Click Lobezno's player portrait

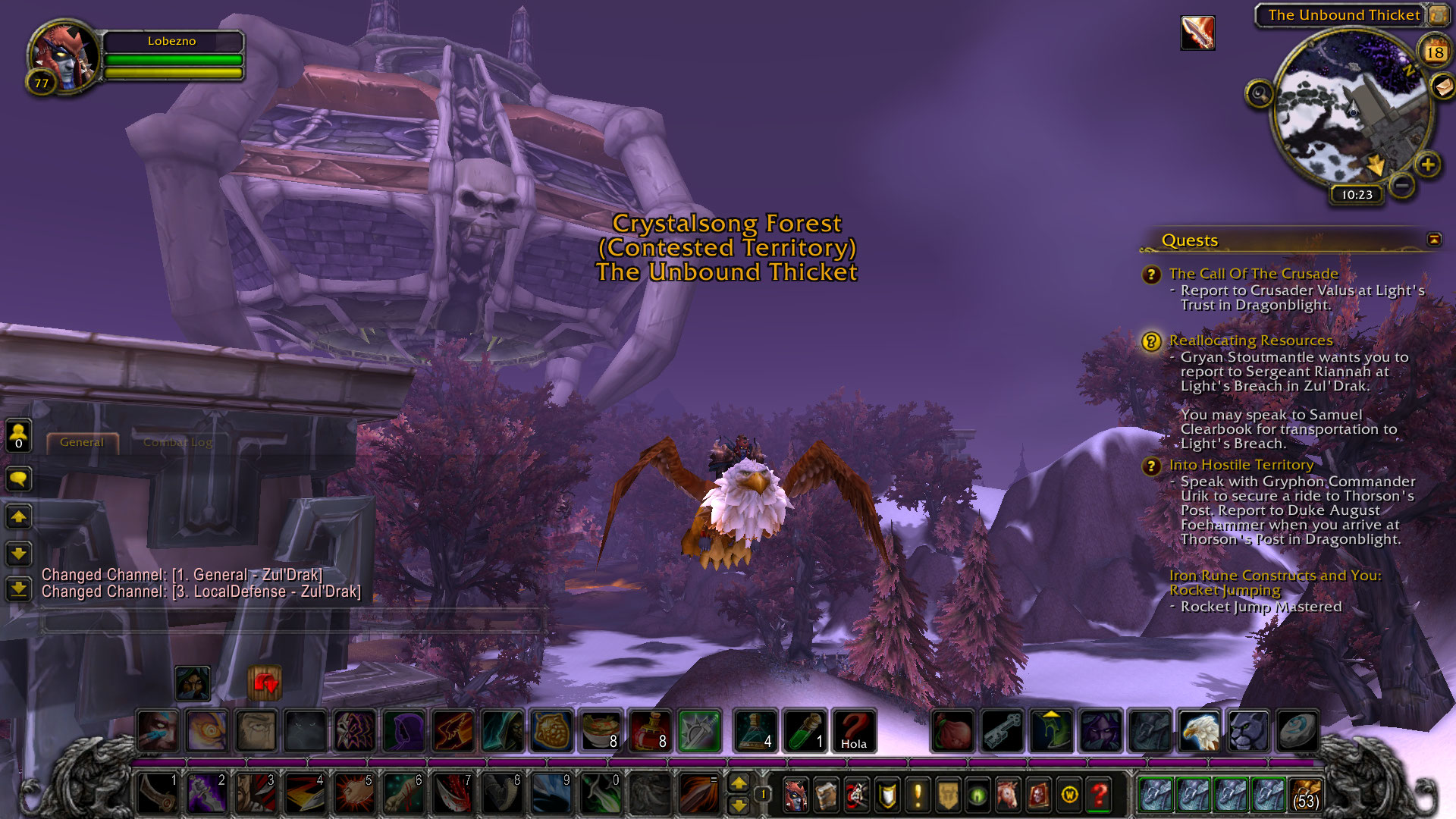click(65, 56)
